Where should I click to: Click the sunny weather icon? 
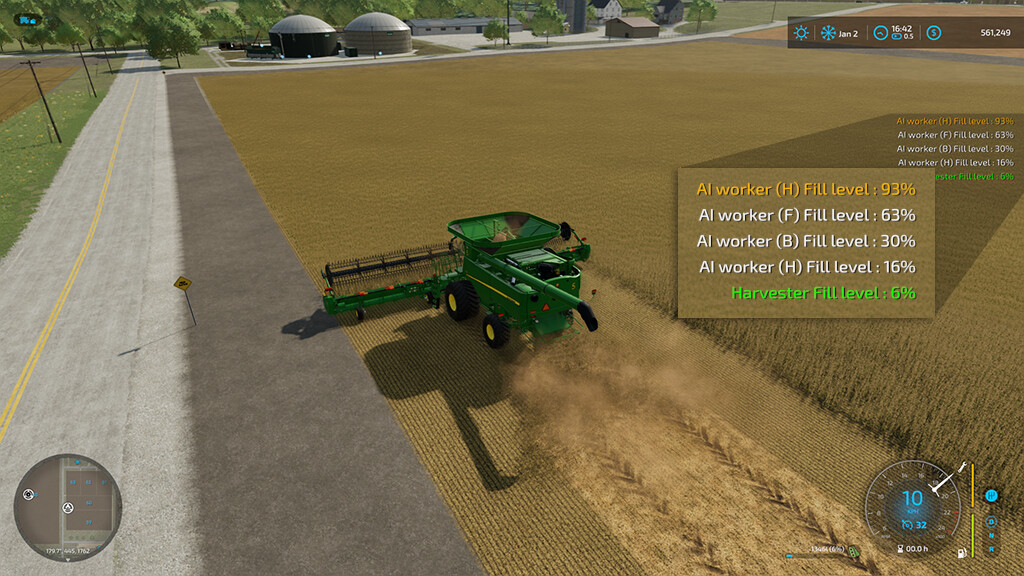801,33
